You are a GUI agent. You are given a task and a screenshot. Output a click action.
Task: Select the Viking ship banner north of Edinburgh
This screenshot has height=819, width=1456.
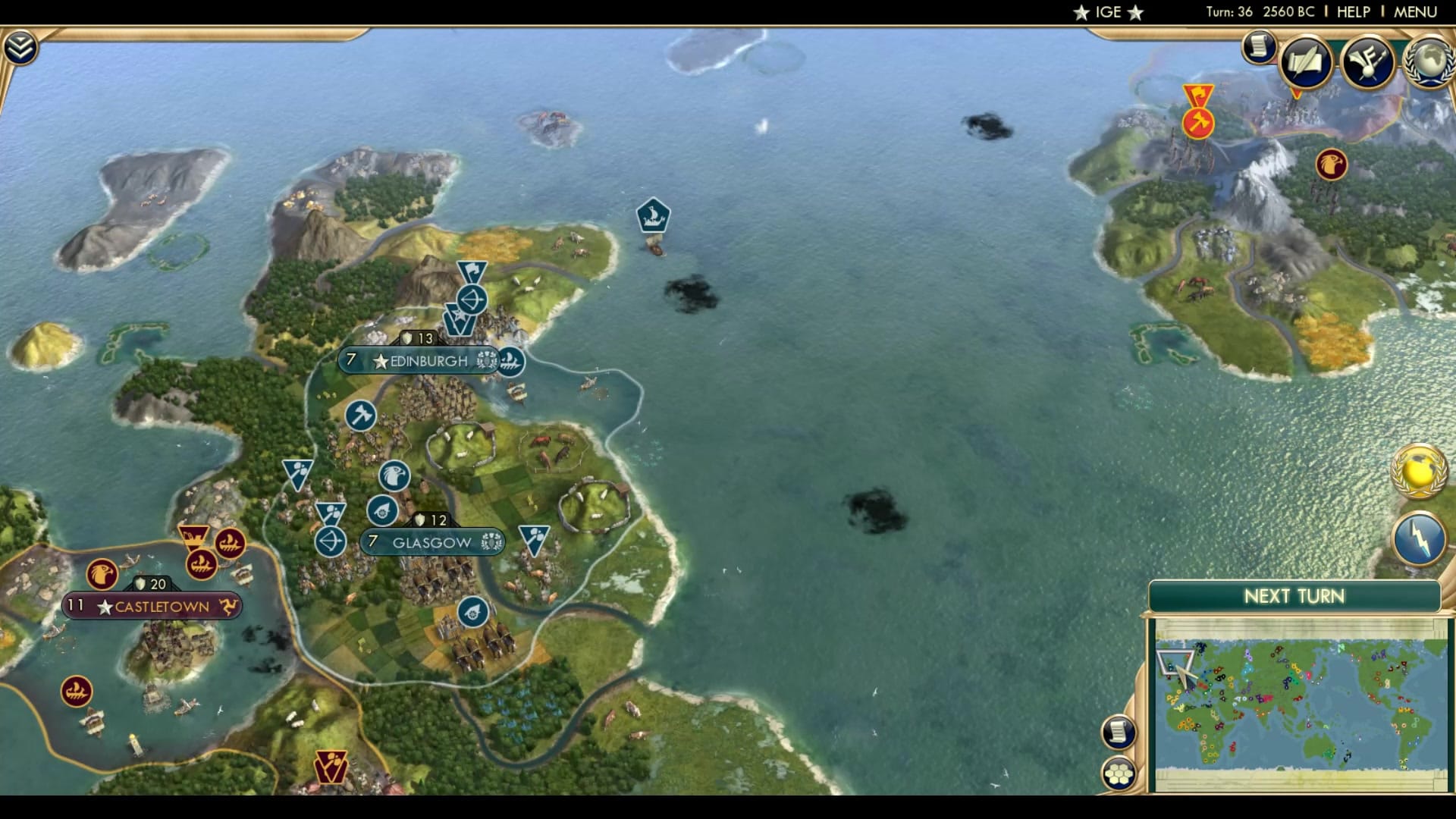pos(652,215)
